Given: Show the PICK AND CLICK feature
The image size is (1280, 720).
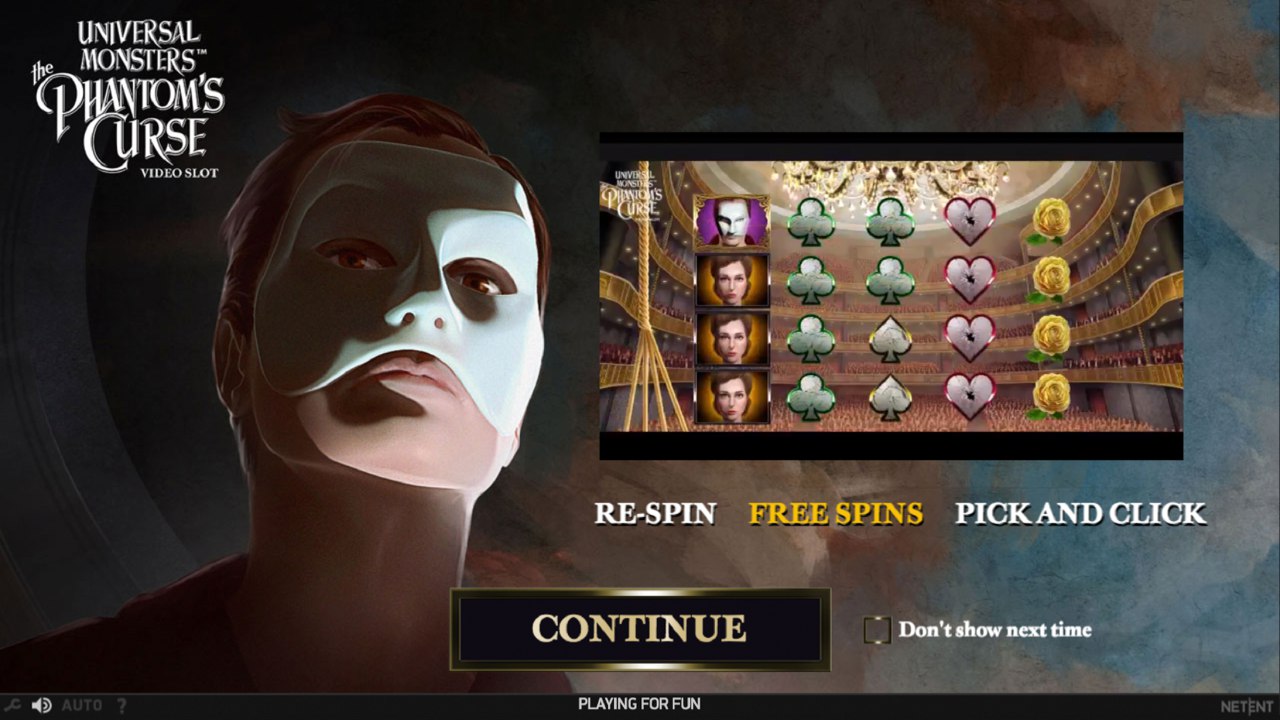Looking at the screenshot, I should tap(1081, 513).
